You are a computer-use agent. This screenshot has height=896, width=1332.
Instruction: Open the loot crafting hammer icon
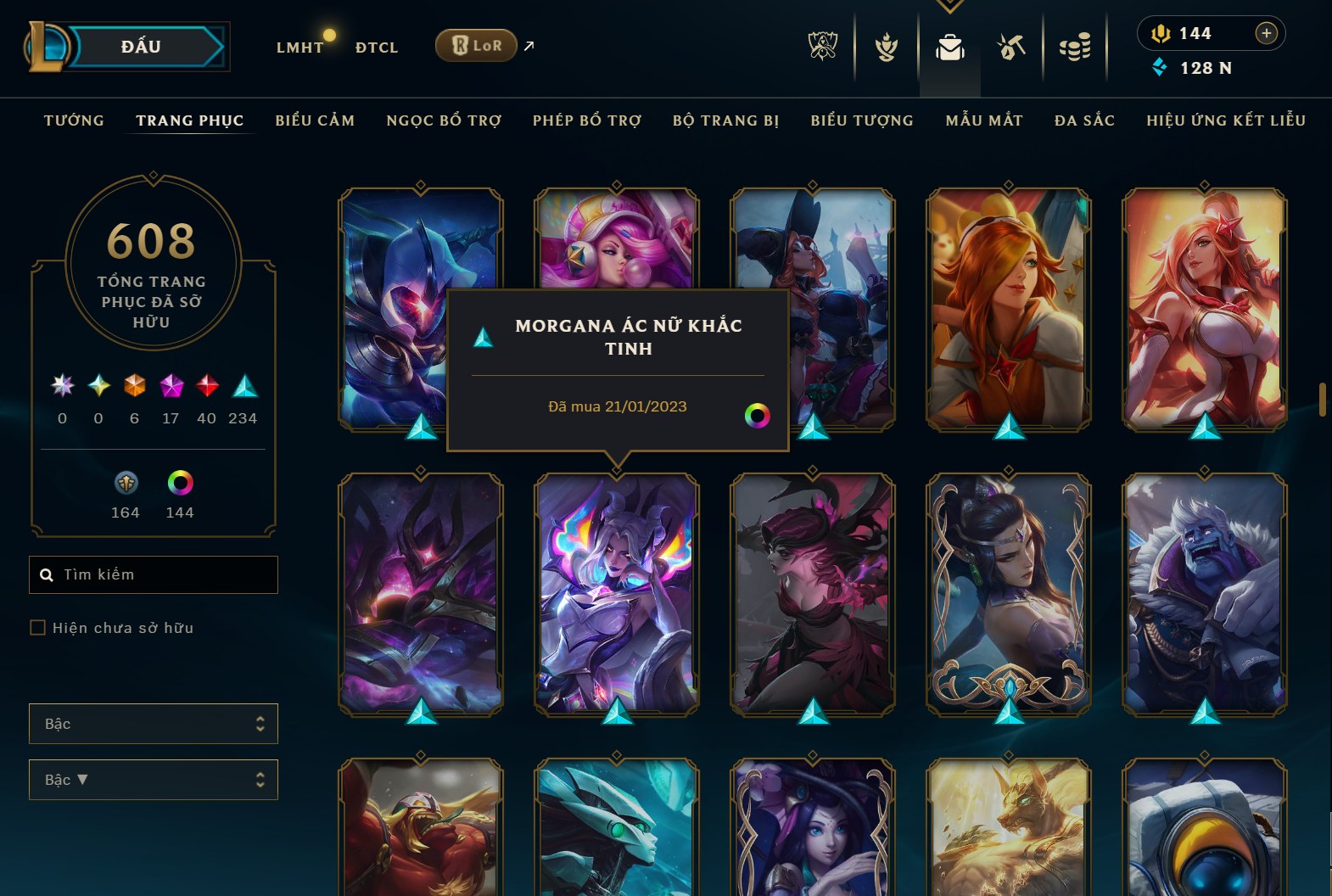1011,48
